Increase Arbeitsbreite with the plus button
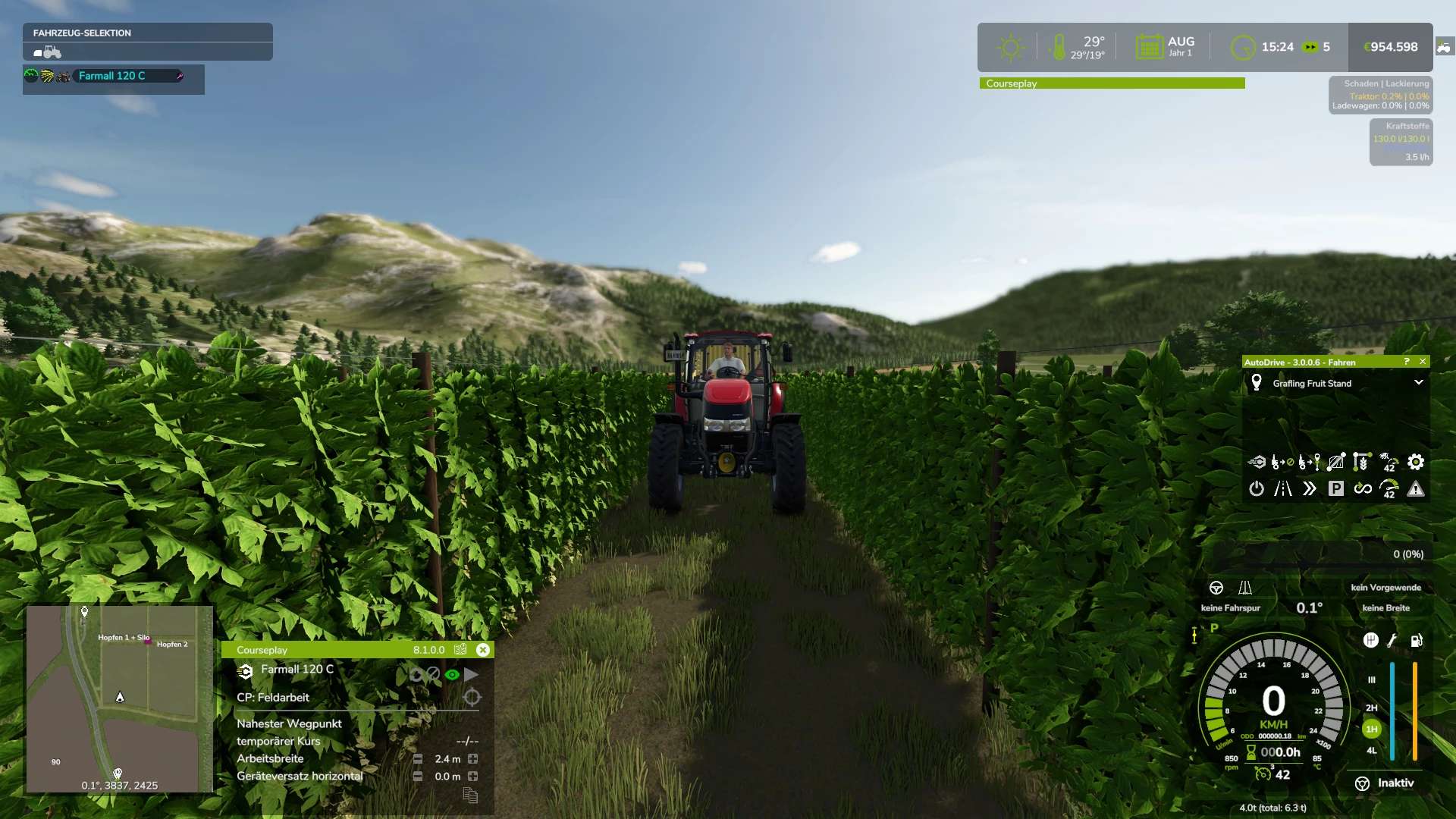 473,759
